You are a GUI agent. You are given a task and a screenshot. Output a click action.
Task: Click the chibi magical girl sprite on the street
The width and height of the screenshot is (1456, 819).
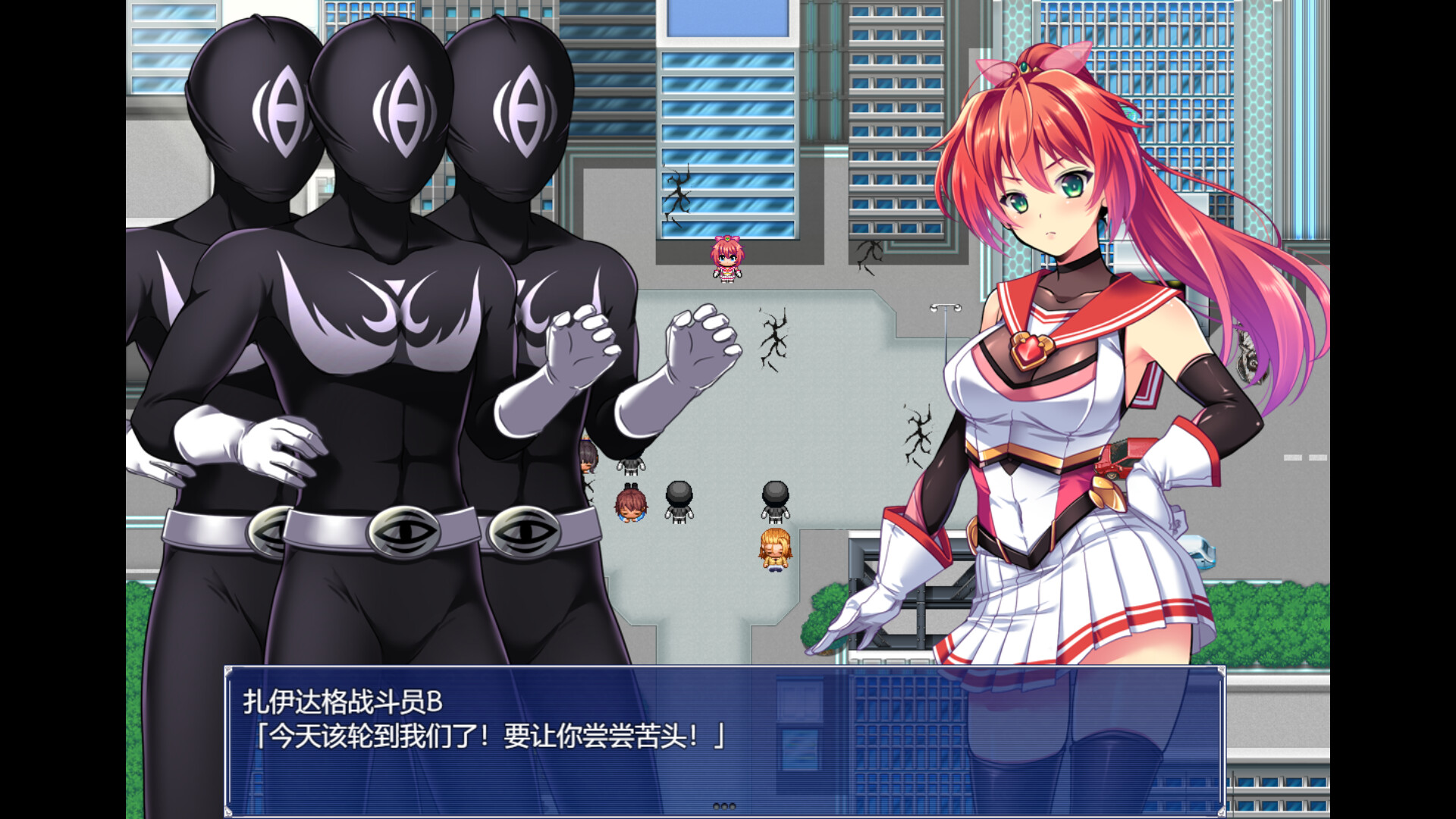pos(728,262)
